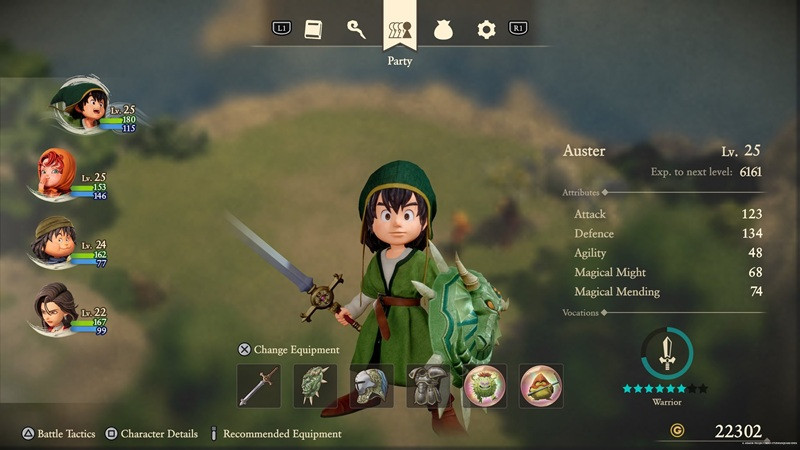Select the equipped sword slot
800x450 pixels.
pos(259,386)
